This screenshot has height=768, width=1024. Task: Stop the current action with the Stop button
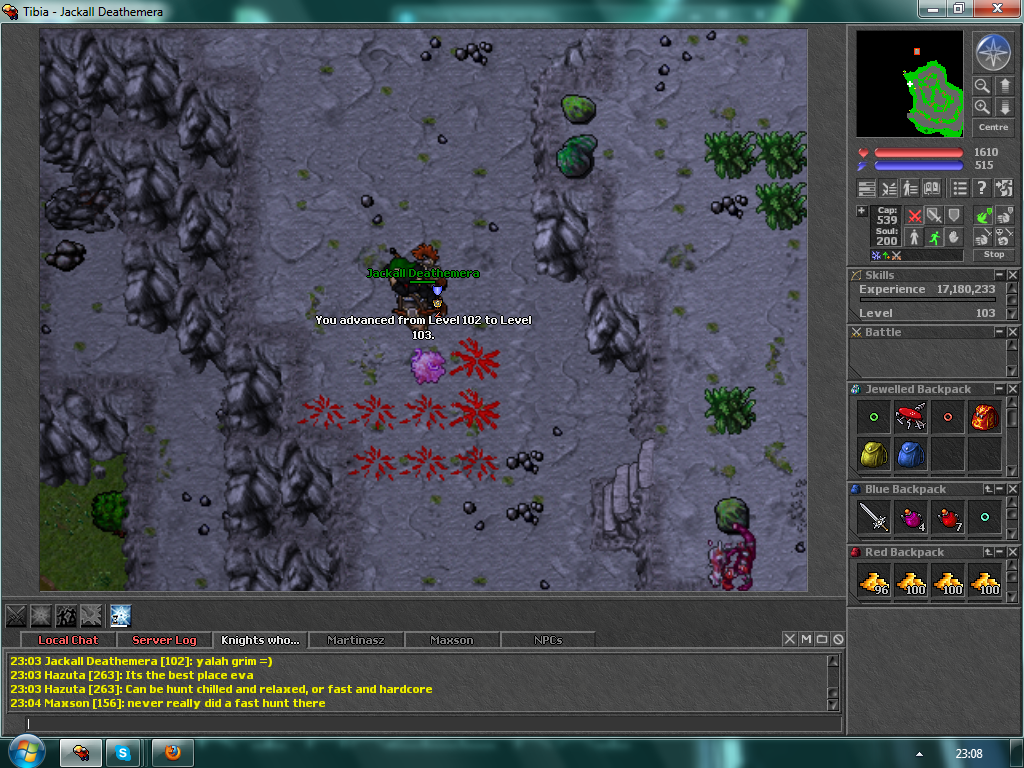coord(993,255)
